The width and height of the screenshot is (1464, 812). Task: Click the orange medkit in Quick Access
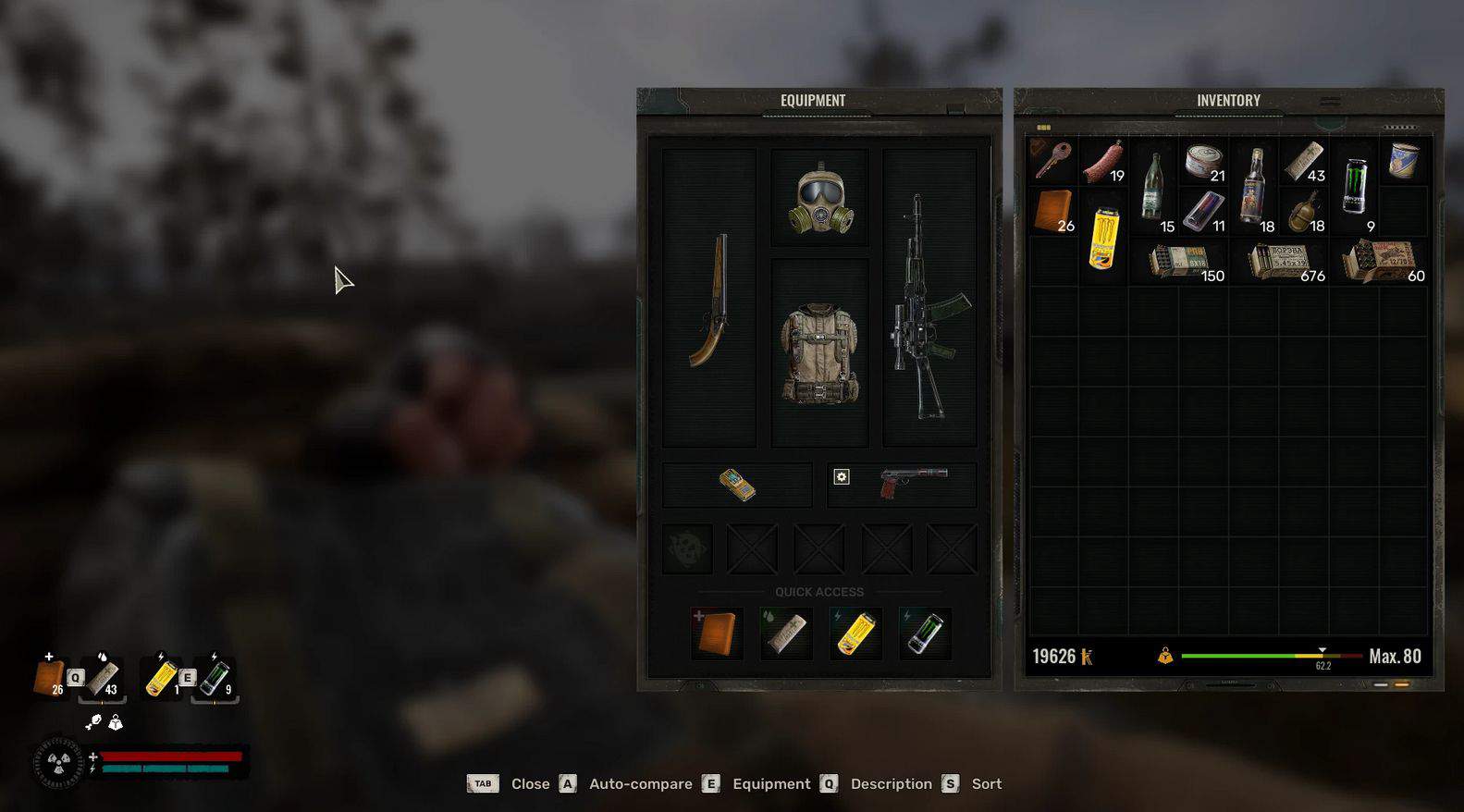(717, 634)
